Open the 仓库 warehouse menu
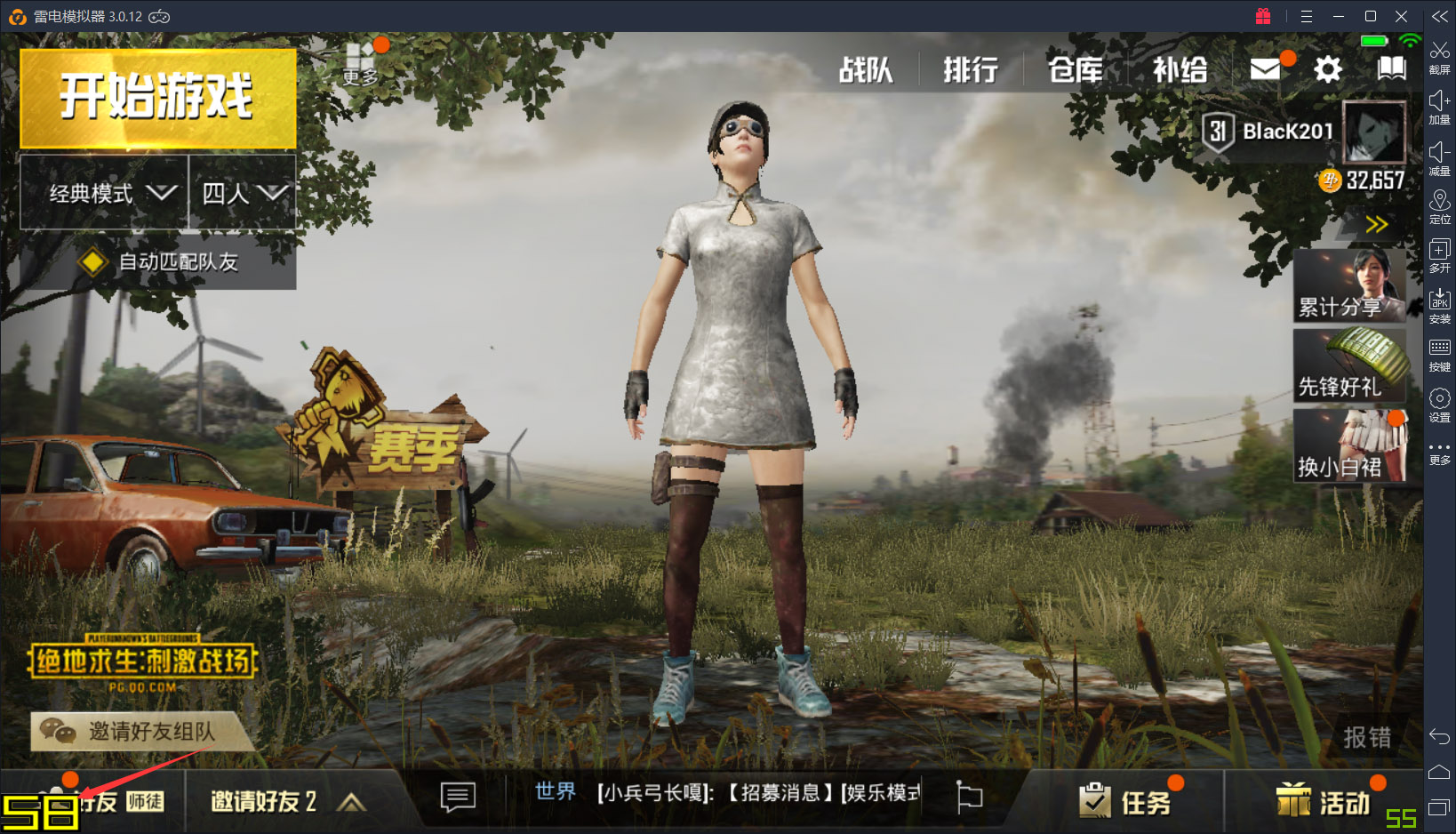1456x834 pixels. (1076, 69)
